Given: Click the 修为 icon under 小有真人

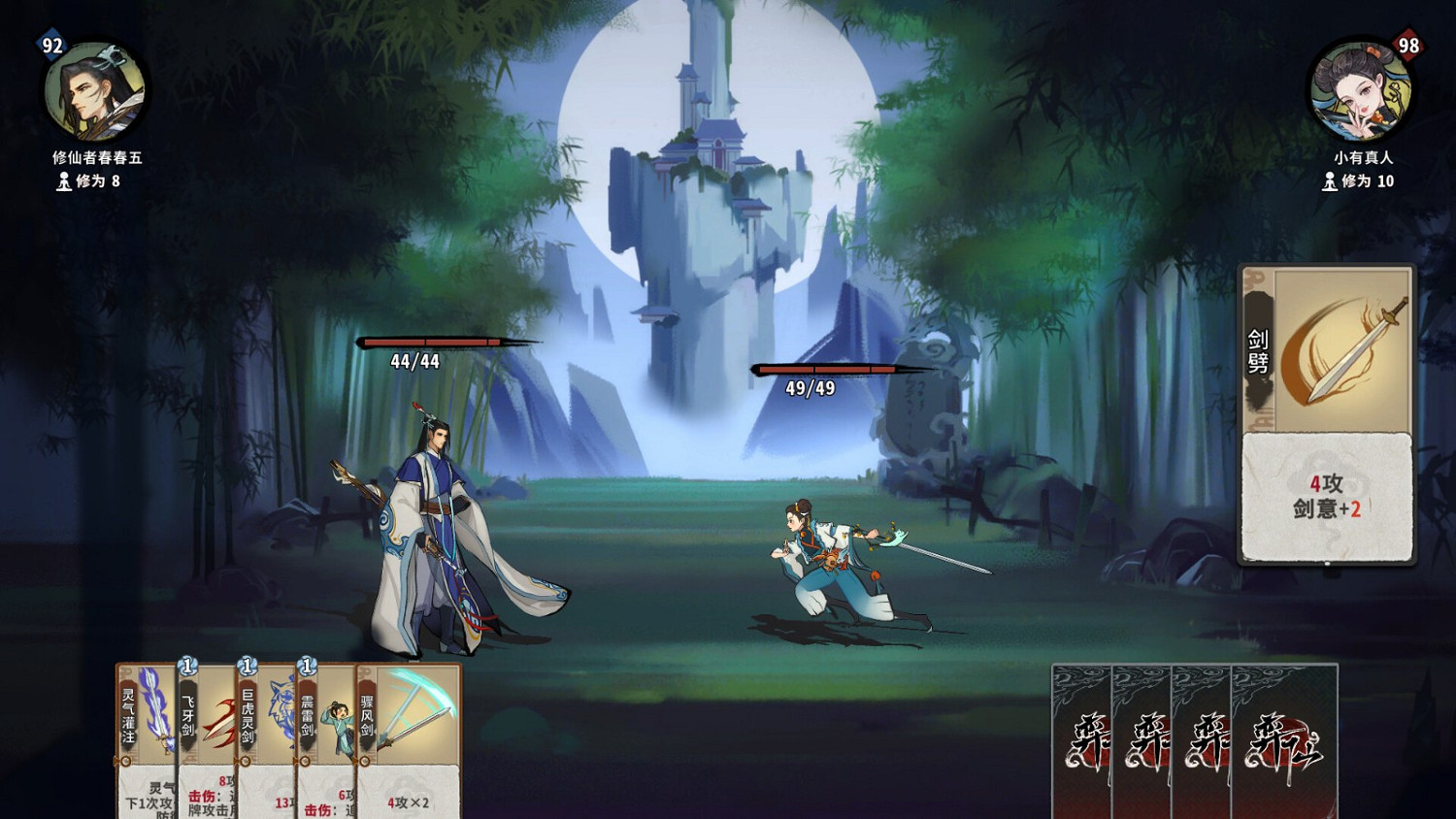Looking at the screenshot, I should coord(1328,181).
